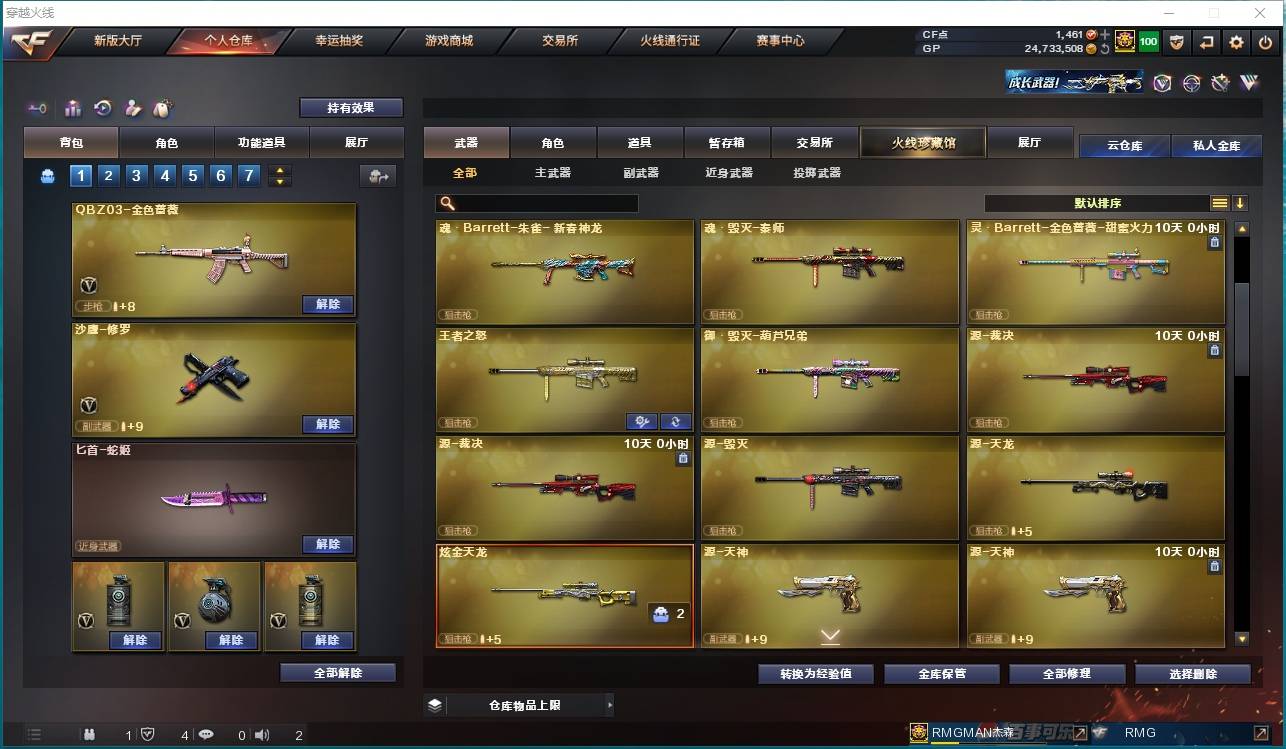Switch to backpack slot 7
This screenshot has width=1286, height=749.
click(x=248, y=175)
